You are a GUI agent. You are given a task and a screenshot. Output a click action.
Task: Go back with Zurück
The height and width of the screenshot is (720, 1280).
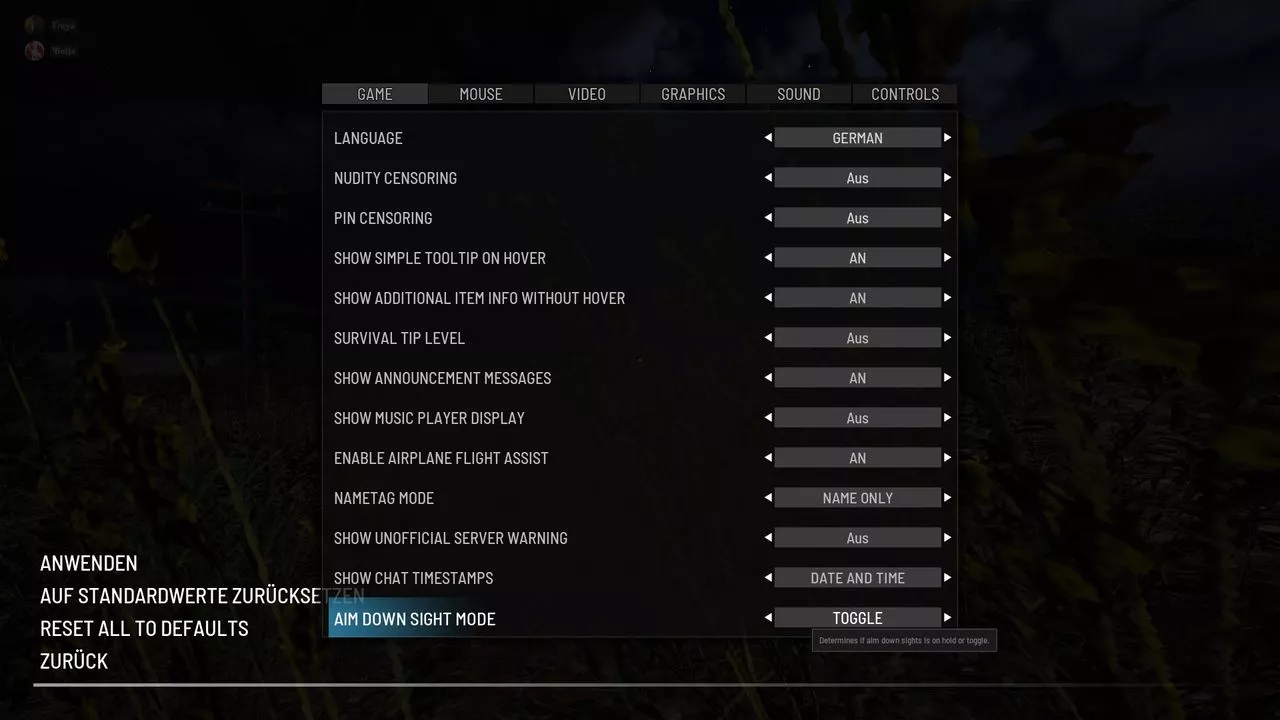click(x=74, y=661)
